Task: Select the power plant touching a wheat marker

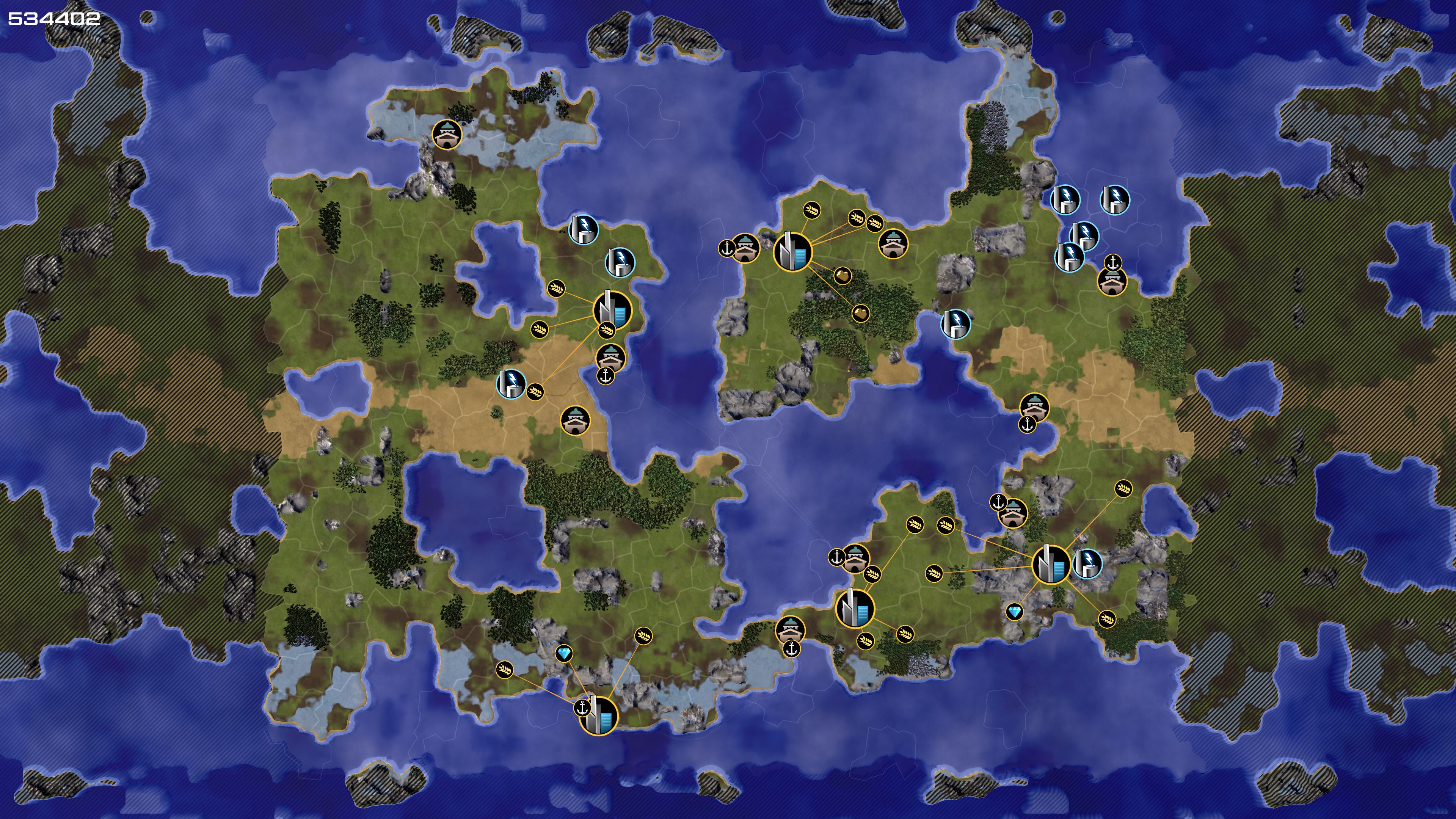Action: [511, 384]
